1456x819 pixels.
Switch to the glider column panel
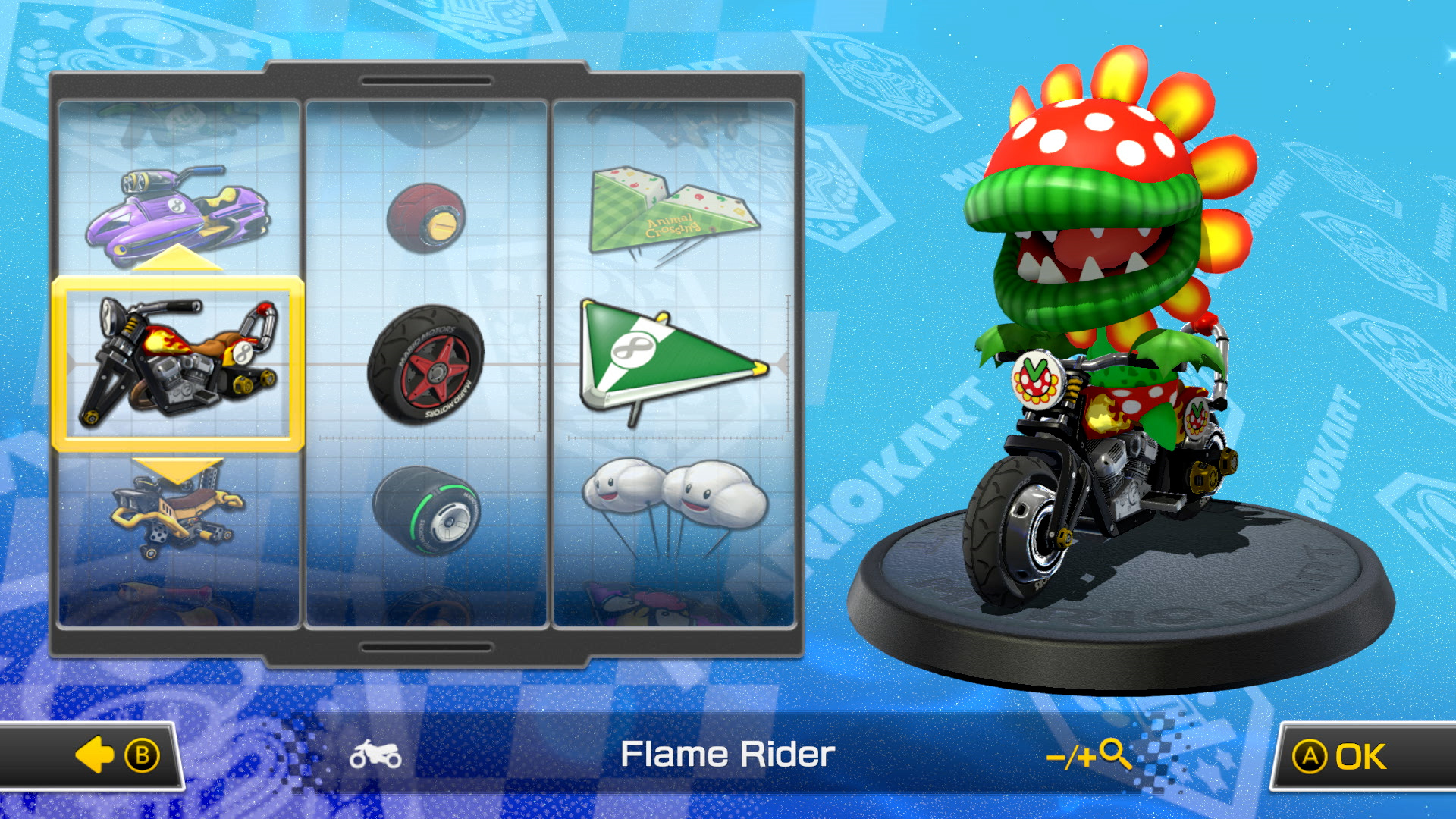coord(675,364)
